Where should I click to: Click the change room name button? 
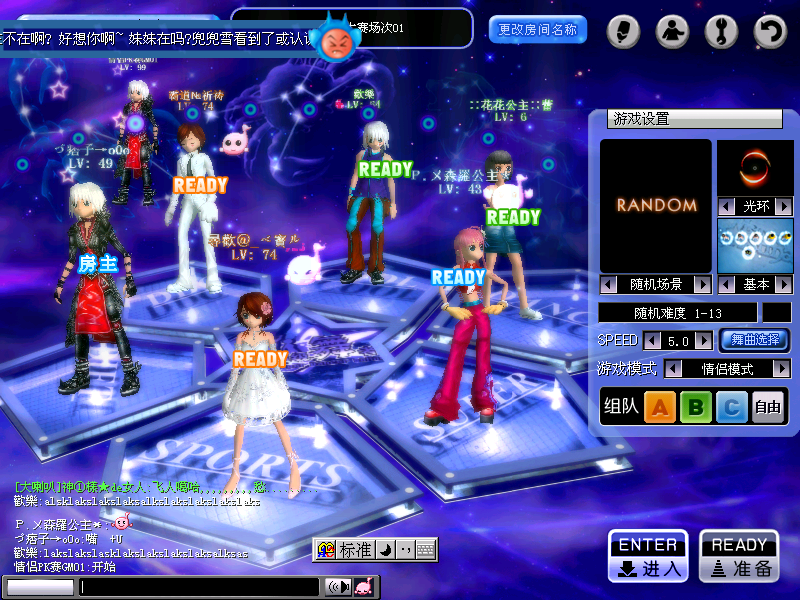538,30
